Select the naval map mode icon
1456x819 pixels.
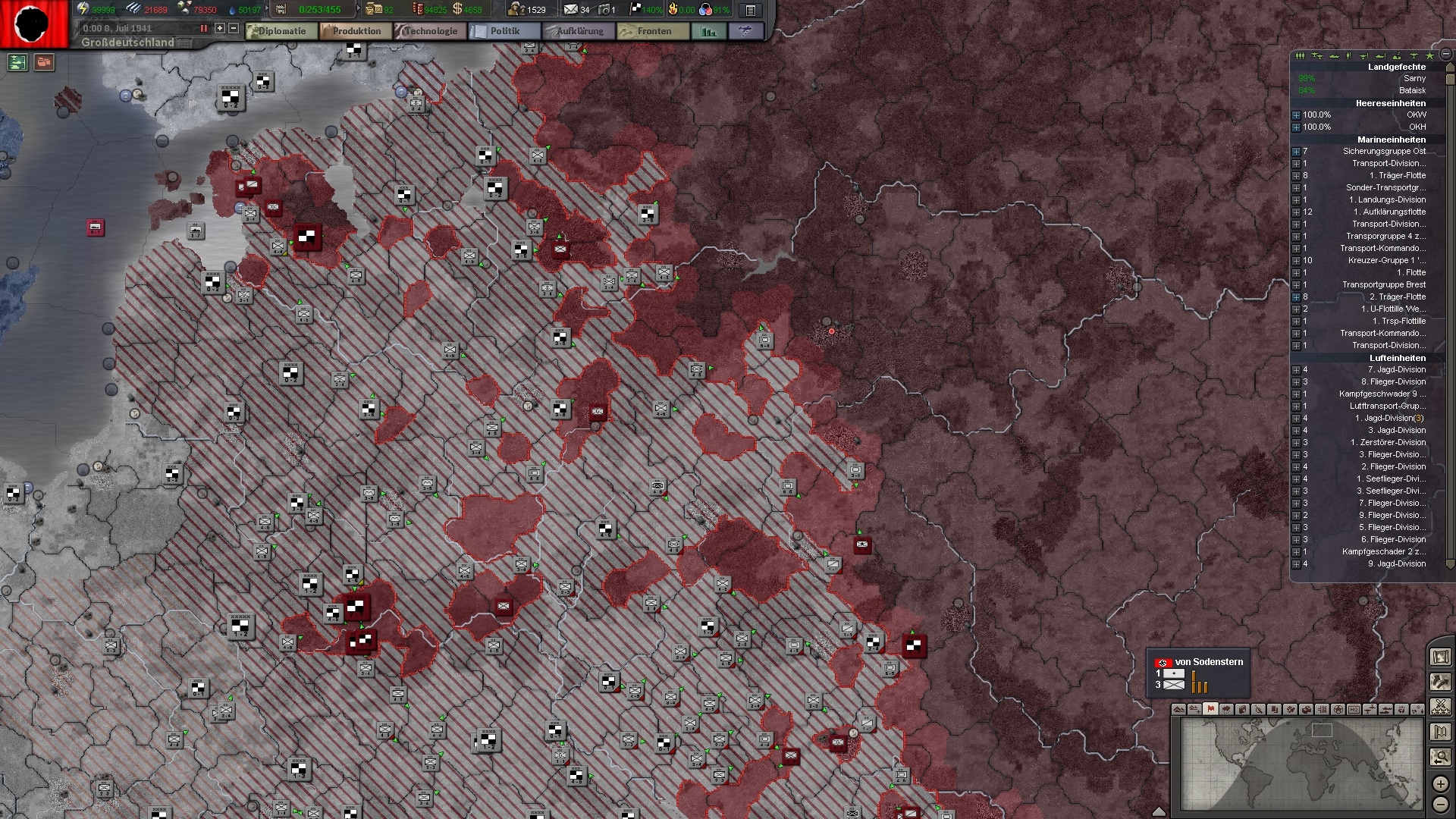pyautogui.click(x=1387, y=711)
